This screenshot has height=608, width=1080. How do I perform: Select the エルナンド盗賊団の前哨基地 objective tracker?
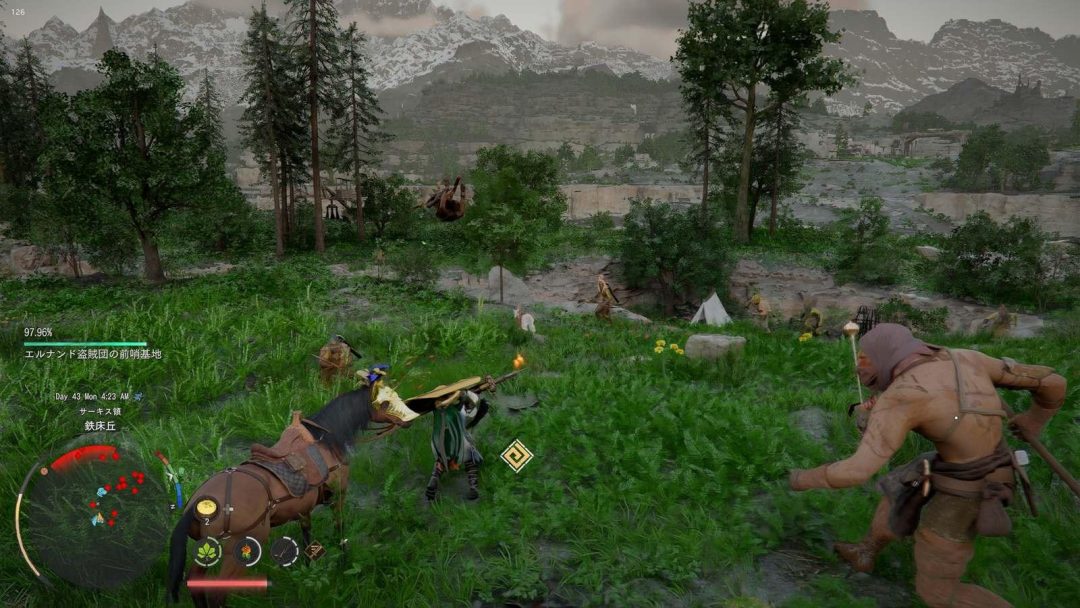[x=93, y=354]
